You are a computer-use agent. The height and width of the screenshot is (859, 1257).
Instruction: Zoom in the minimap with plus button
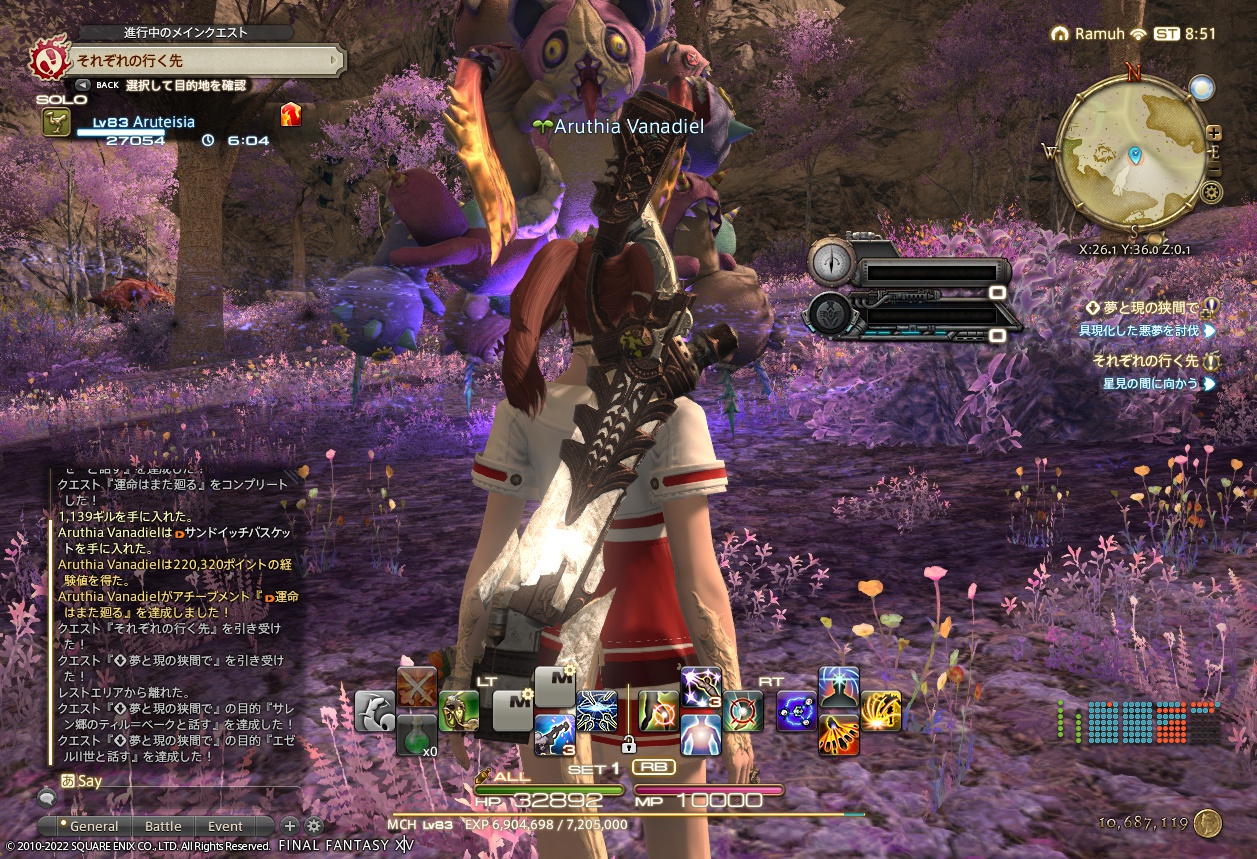(x=1214, y=132)
